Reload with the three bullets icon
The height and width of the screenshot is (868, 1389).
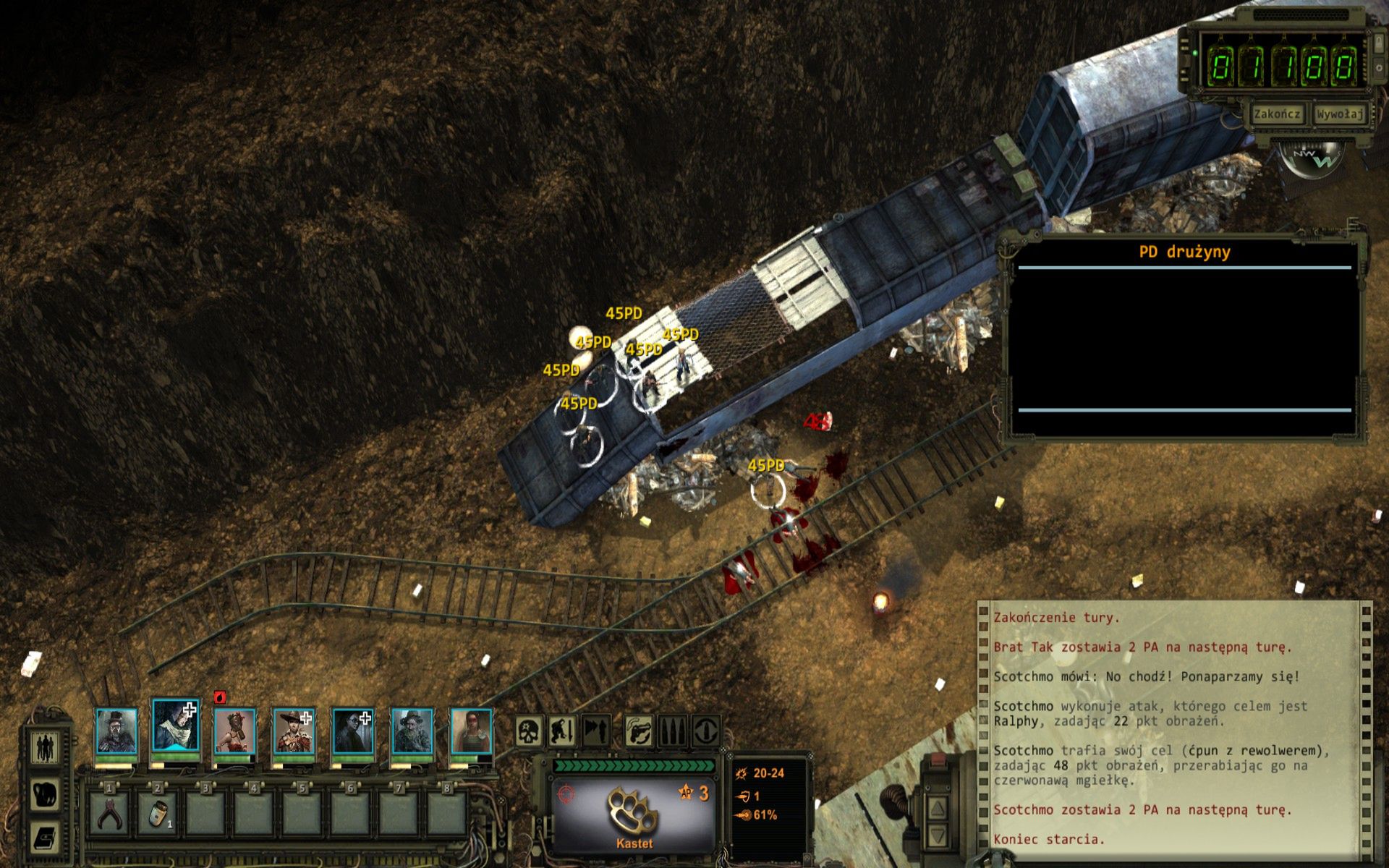671,731
